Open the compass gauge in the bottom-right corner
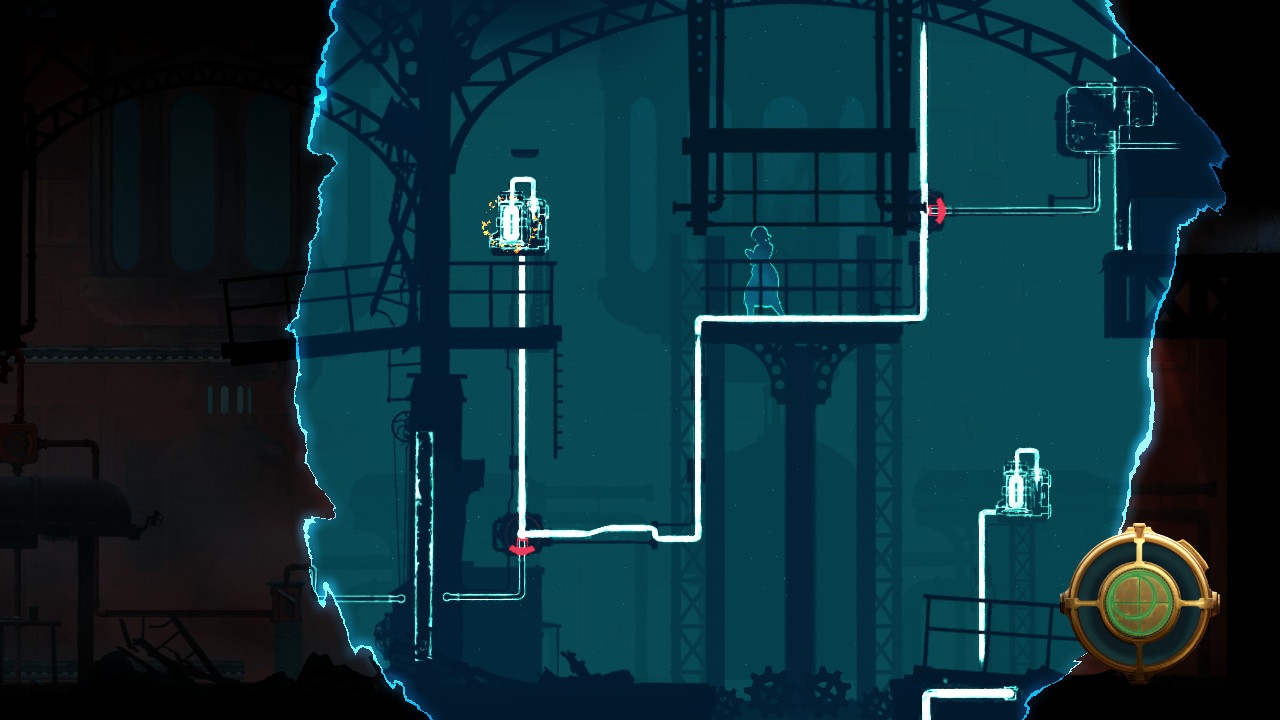Viewport: 1280px width, 720px height. coord(1139,604)
